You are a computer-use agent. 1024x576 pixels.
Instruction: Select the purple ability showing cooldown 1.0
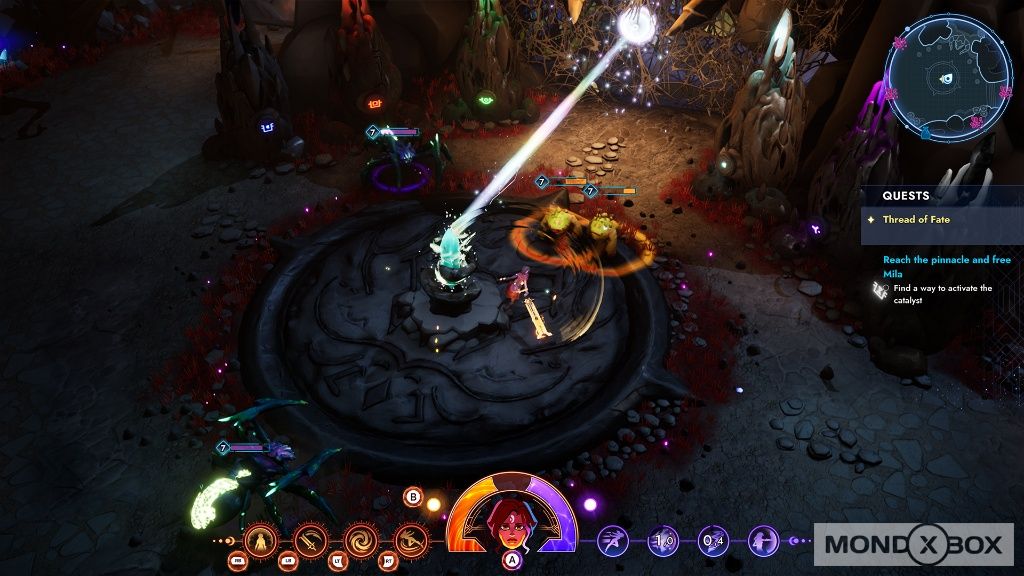[x=663, y=541]
